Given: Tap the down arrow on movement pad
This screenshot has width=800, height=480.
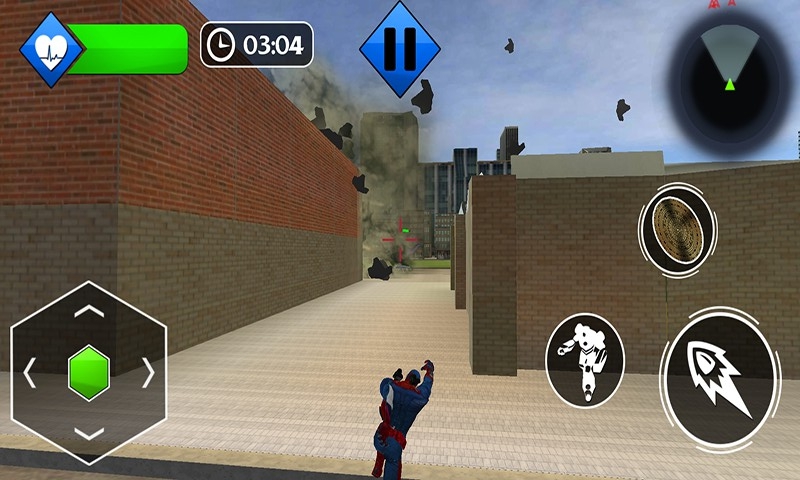Looking at the screenshot, I should [89, 435].
